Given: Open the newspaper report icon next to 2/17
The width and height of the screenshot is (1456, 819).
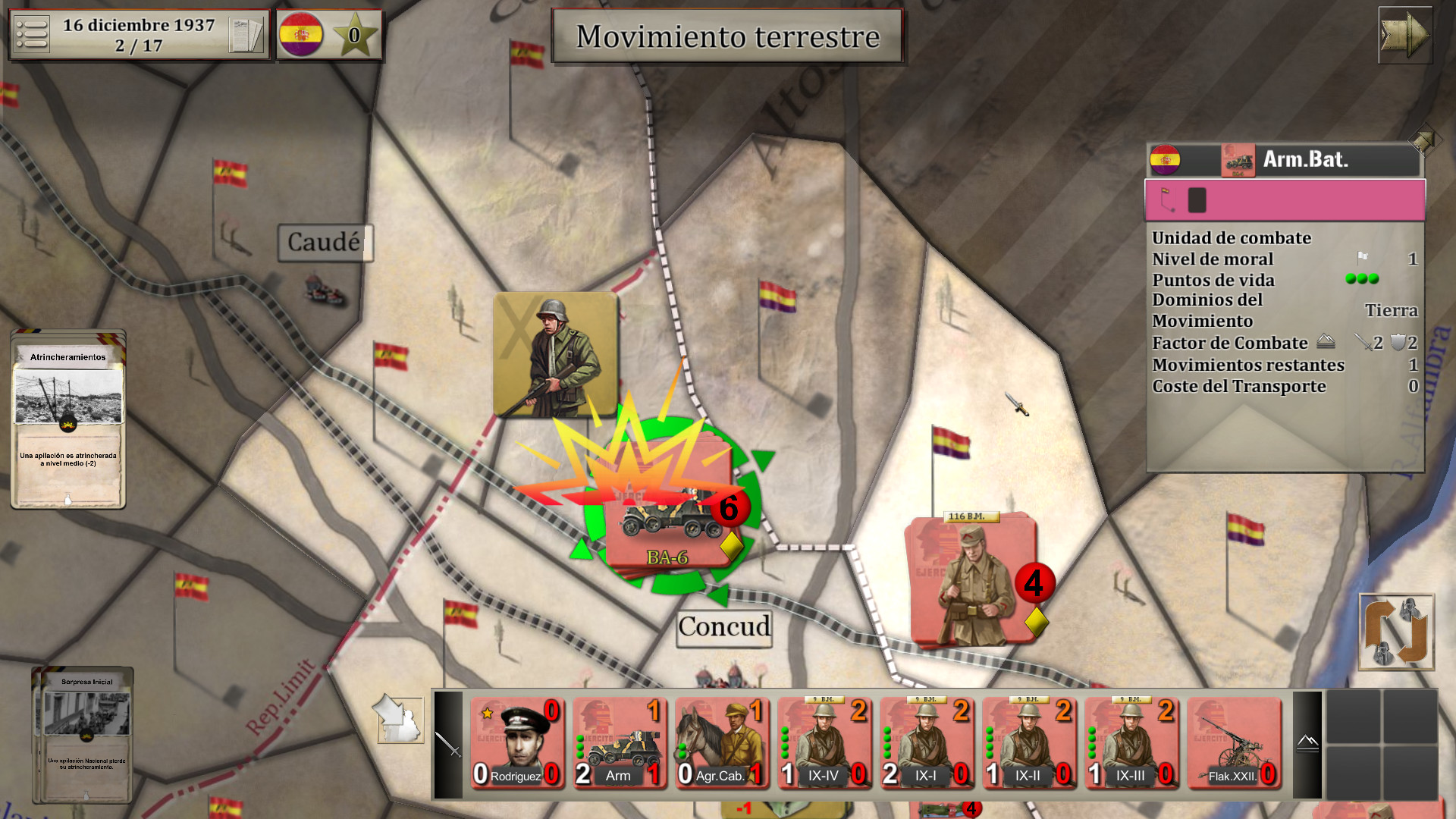Looking at the screenshot, I should [246, 33].
